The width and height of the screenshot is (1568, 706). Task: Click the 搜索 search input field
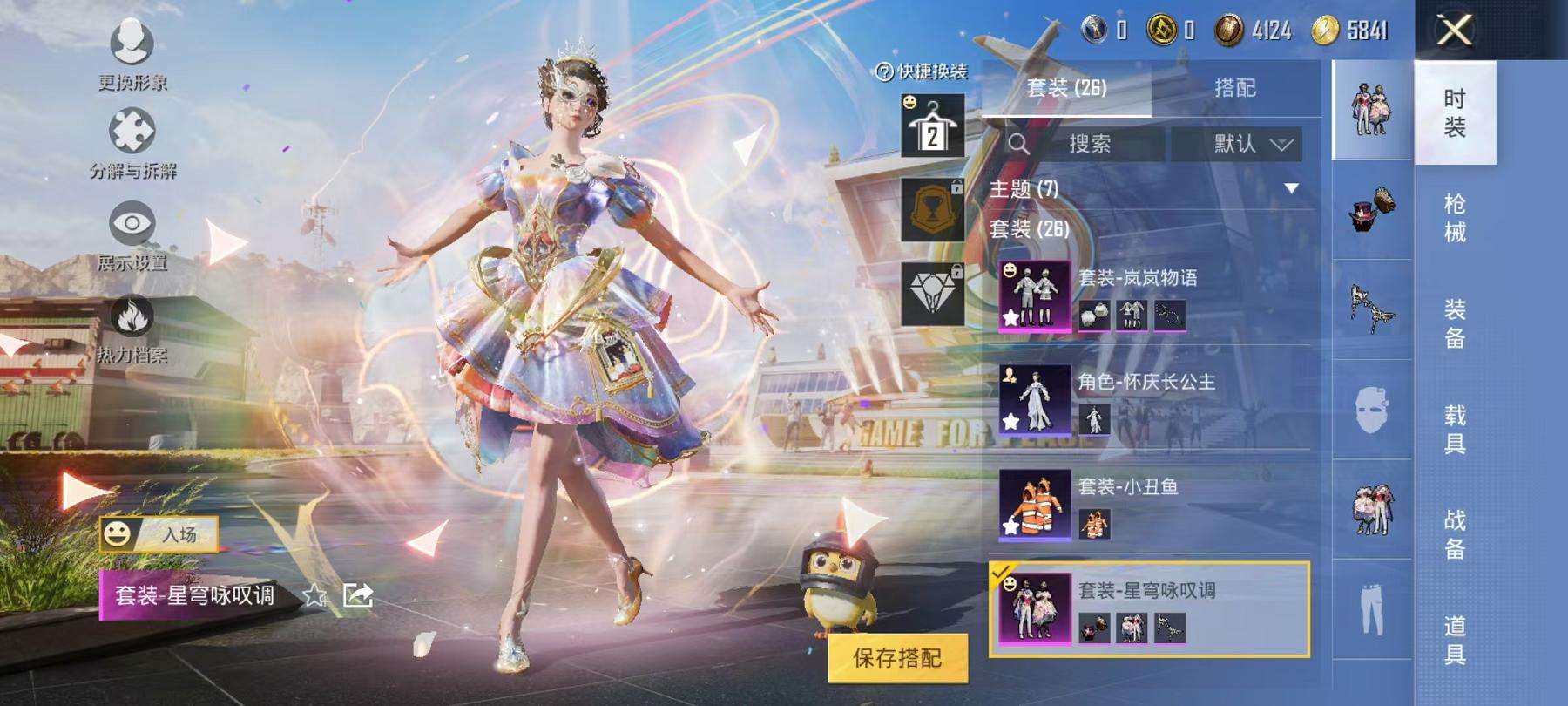[1089, 145]
